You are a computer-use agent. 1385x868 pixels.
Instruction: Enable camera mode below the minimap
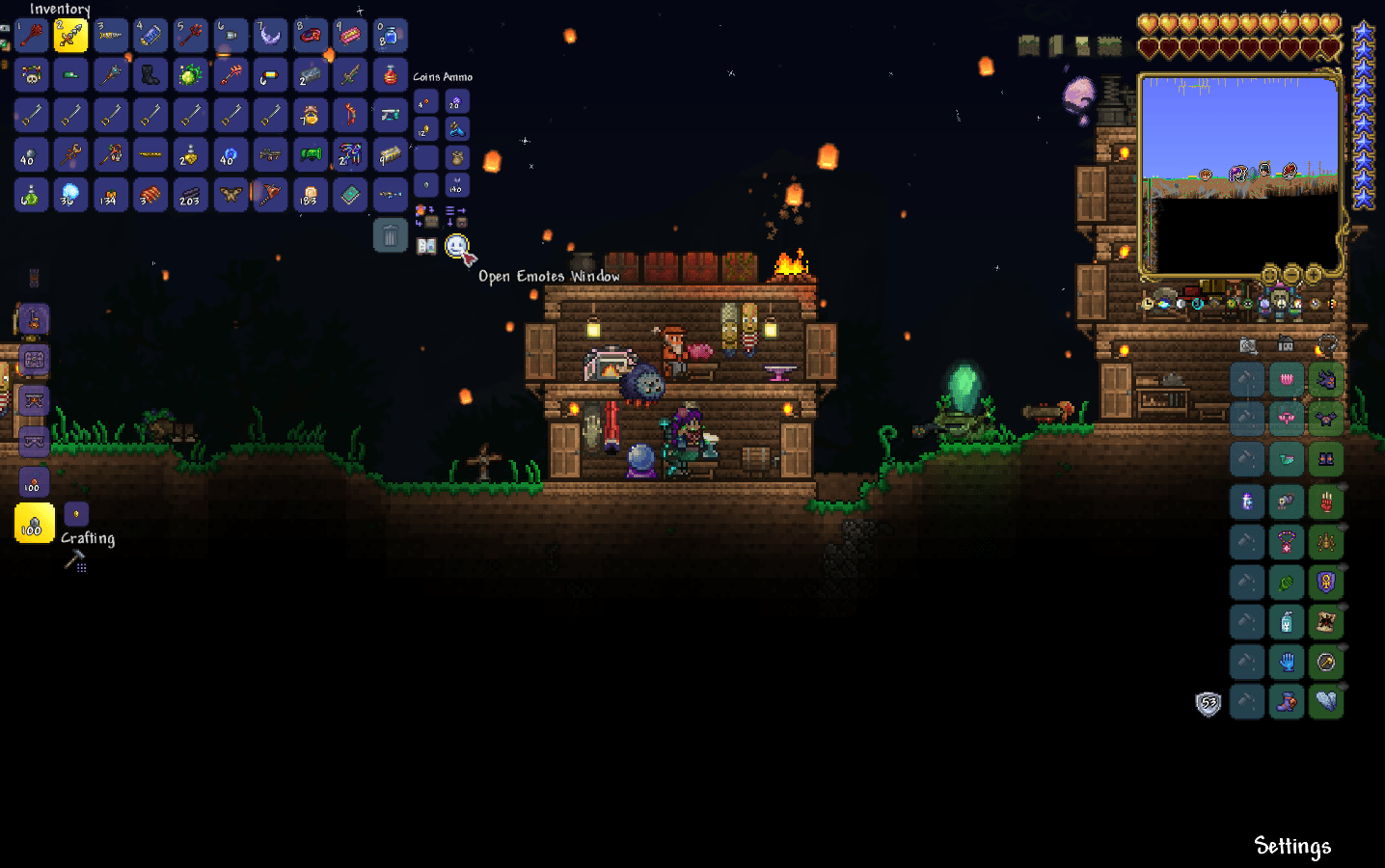[x=1248, y=345]
